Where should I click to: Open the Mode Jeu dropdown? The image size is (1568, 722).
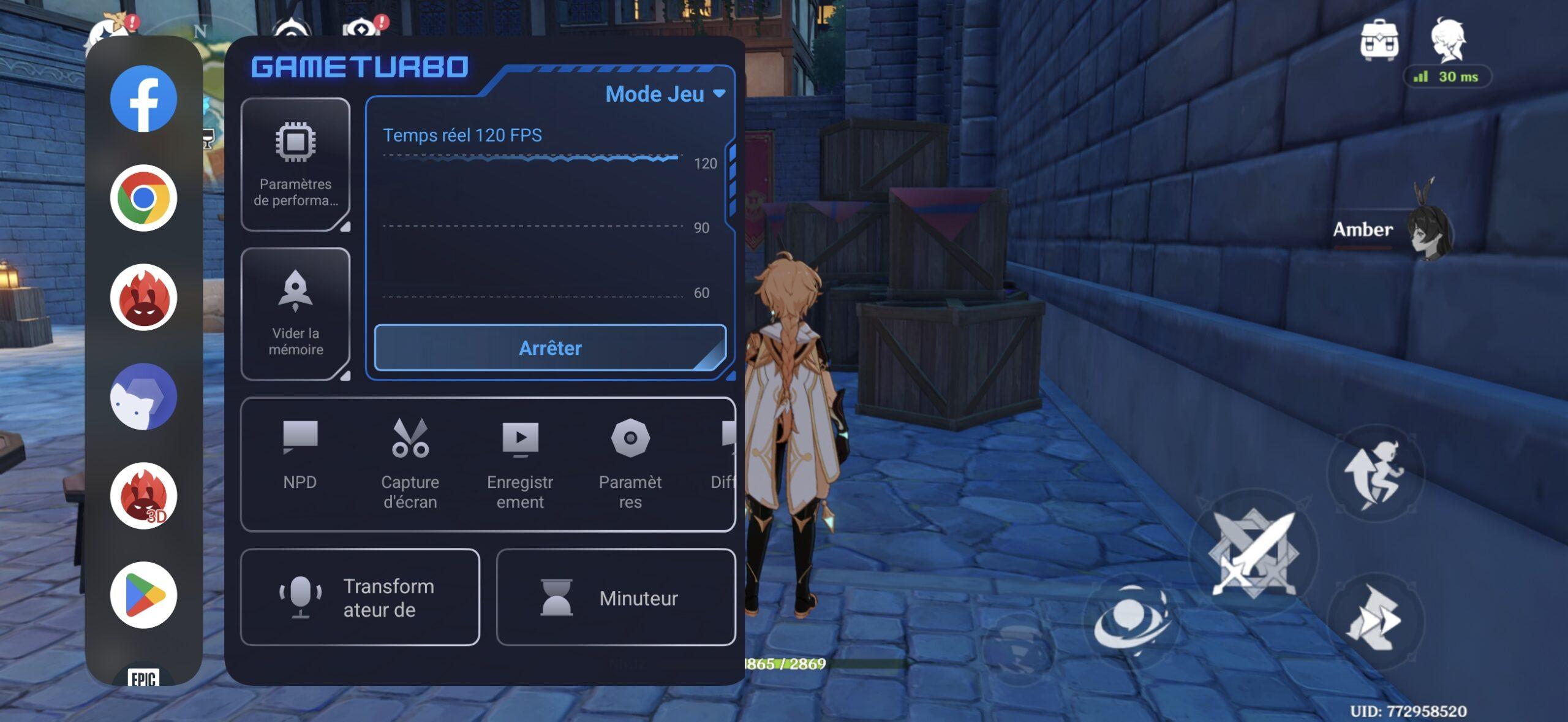pos(665,94)
